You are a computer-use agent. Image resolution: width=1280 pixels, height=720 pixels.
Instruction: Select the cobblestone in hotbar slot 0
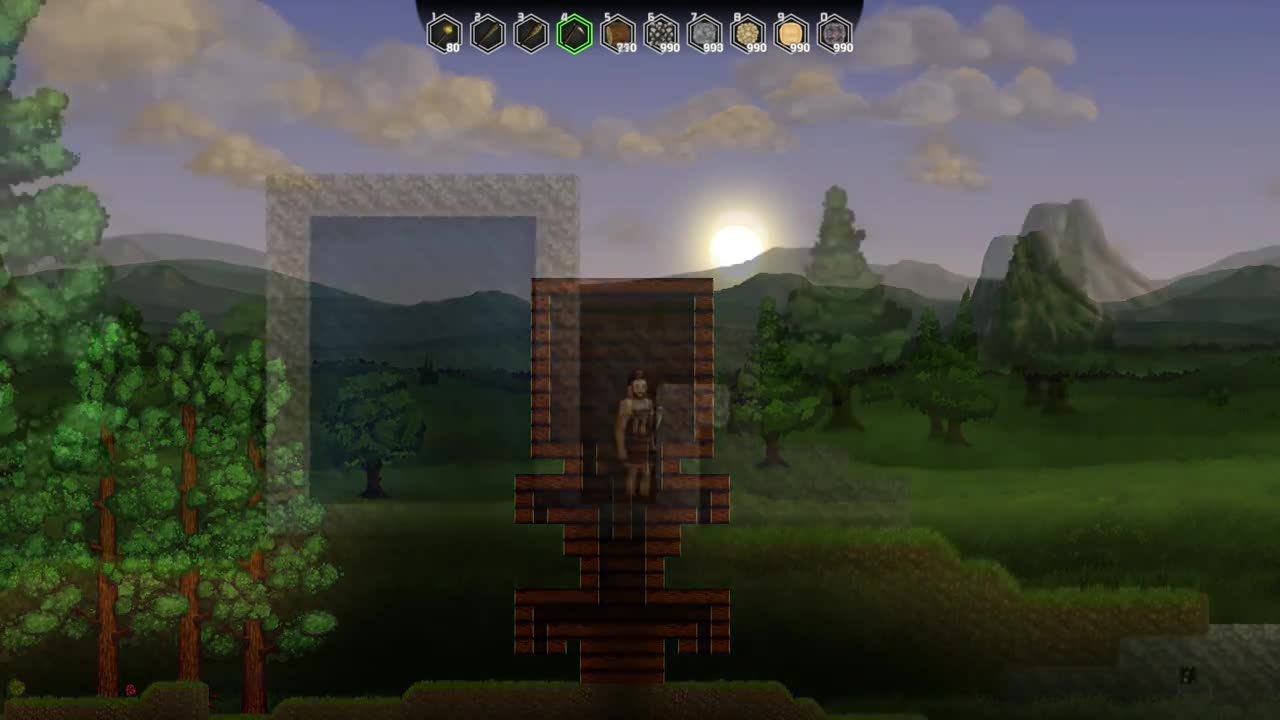click(836, 33)
